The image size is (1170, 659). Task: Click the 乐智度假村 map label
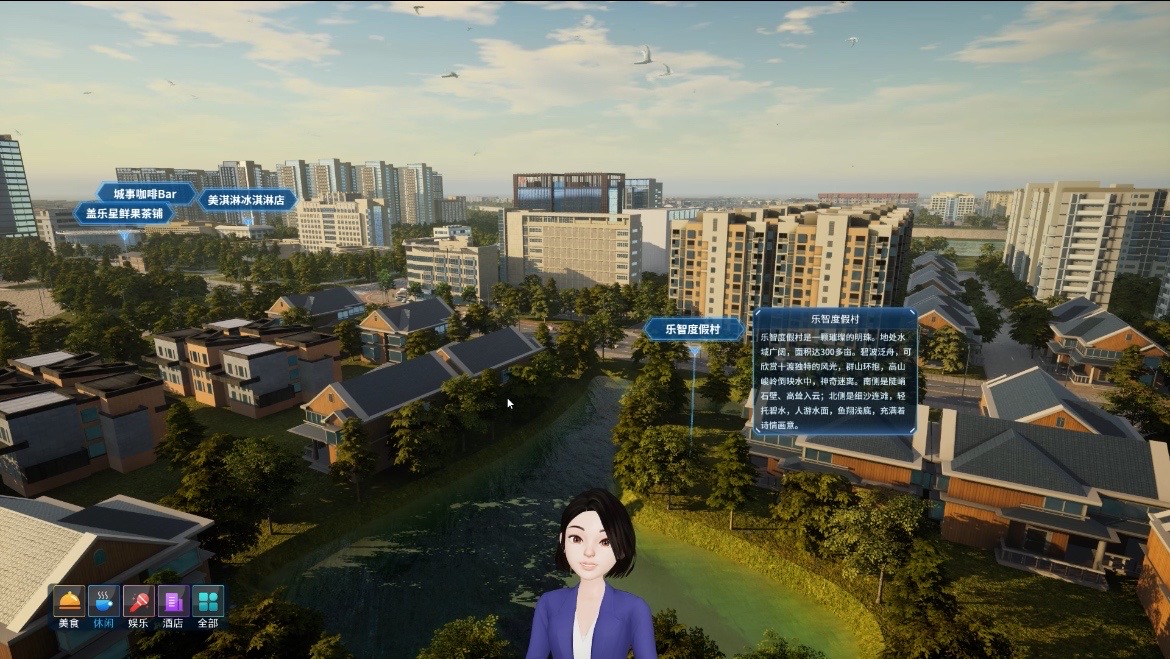point(694,329)
